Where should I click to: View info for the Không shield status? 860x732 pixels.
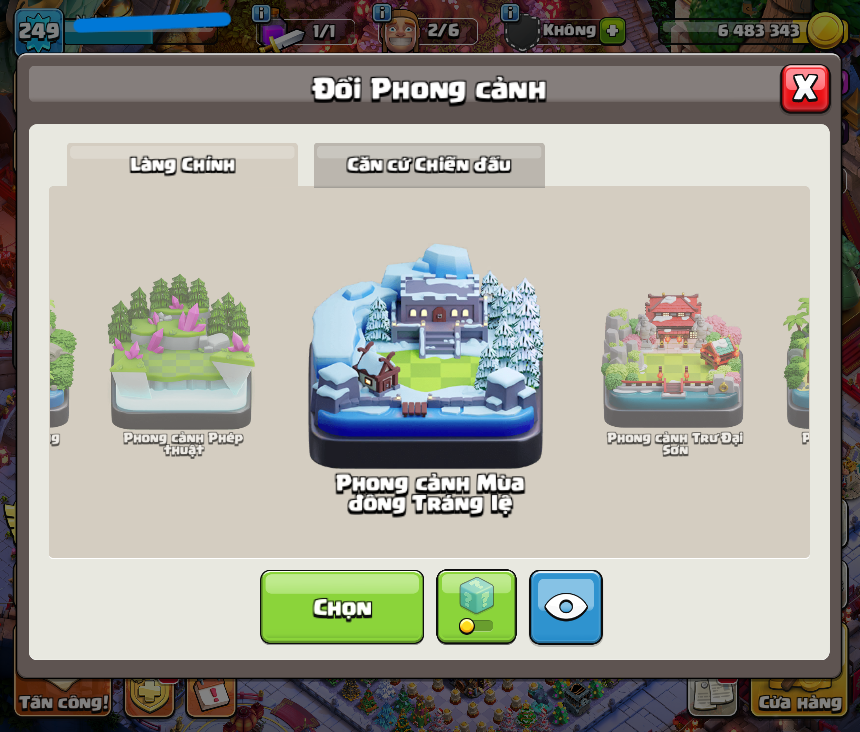click(511, 13)
